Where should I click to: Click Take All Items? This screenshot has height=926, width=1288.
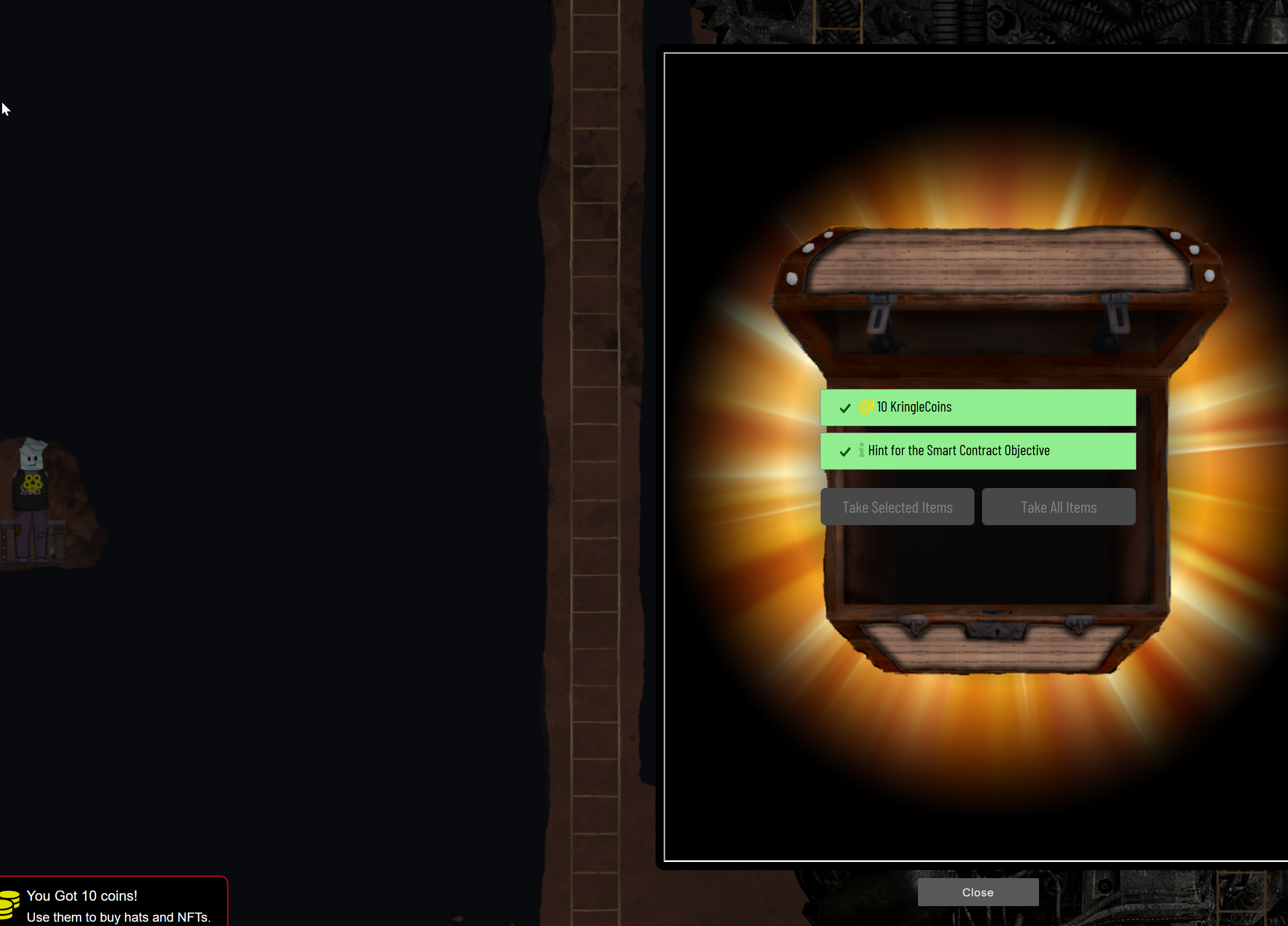[x=1058, y=506]
